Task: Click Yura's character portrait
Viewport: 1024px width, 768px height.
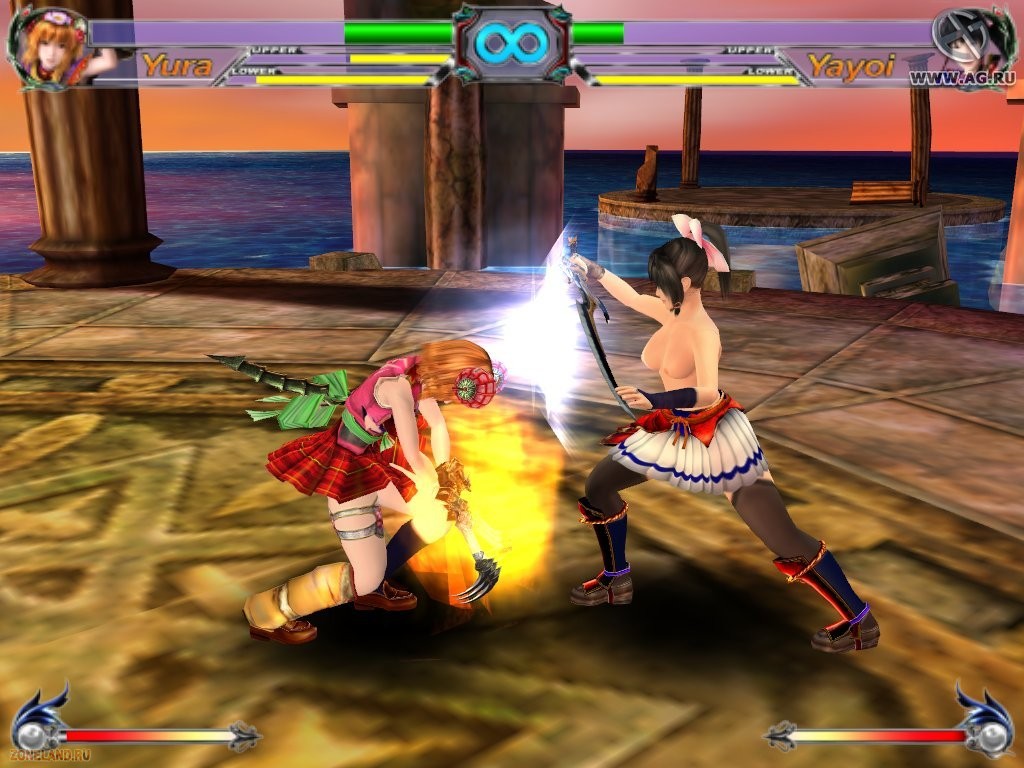Action: point(47,46)
